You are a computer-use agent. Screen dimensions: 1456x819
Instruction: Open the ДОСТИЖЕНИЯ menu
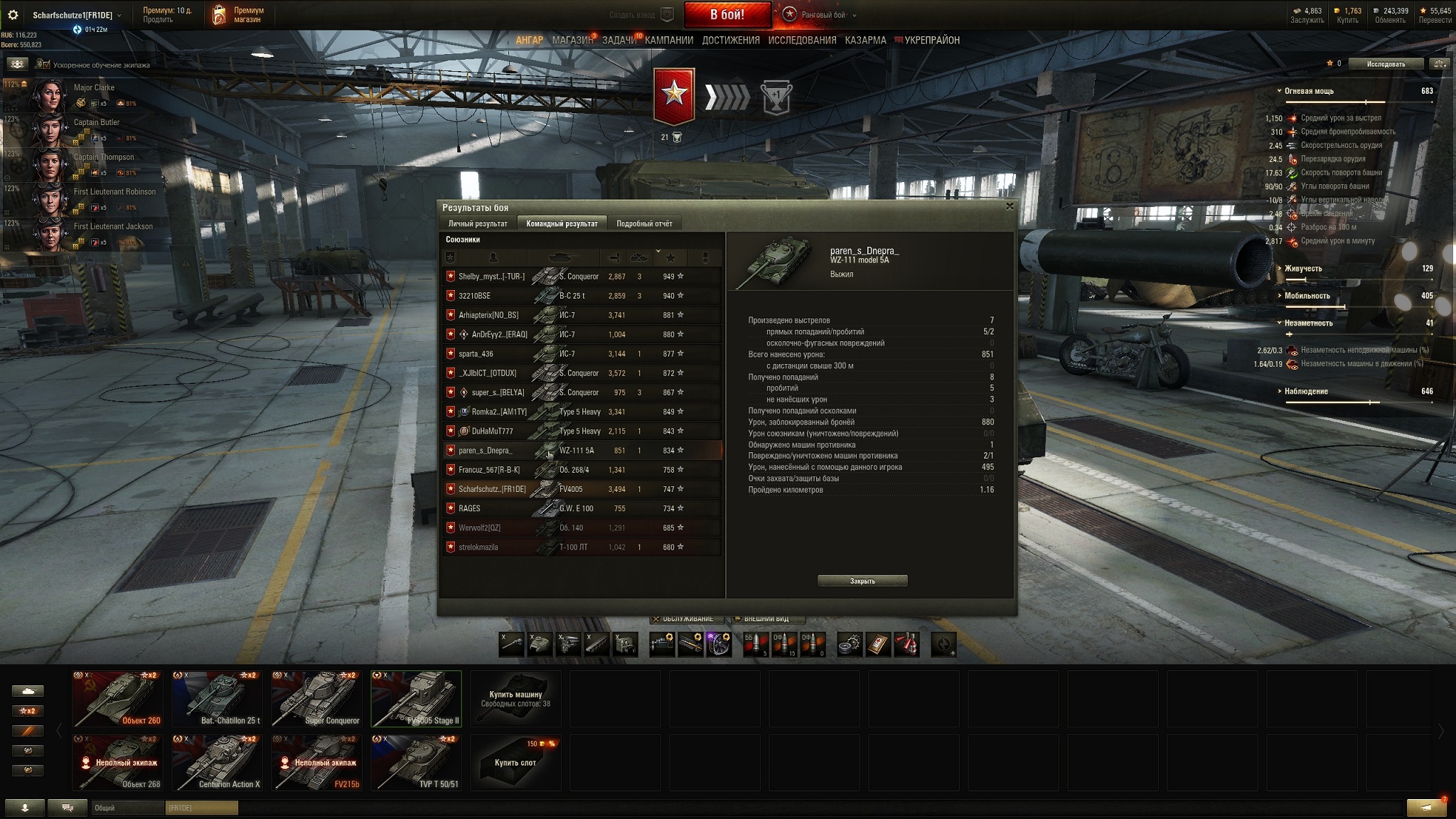(x=731, y=41)
